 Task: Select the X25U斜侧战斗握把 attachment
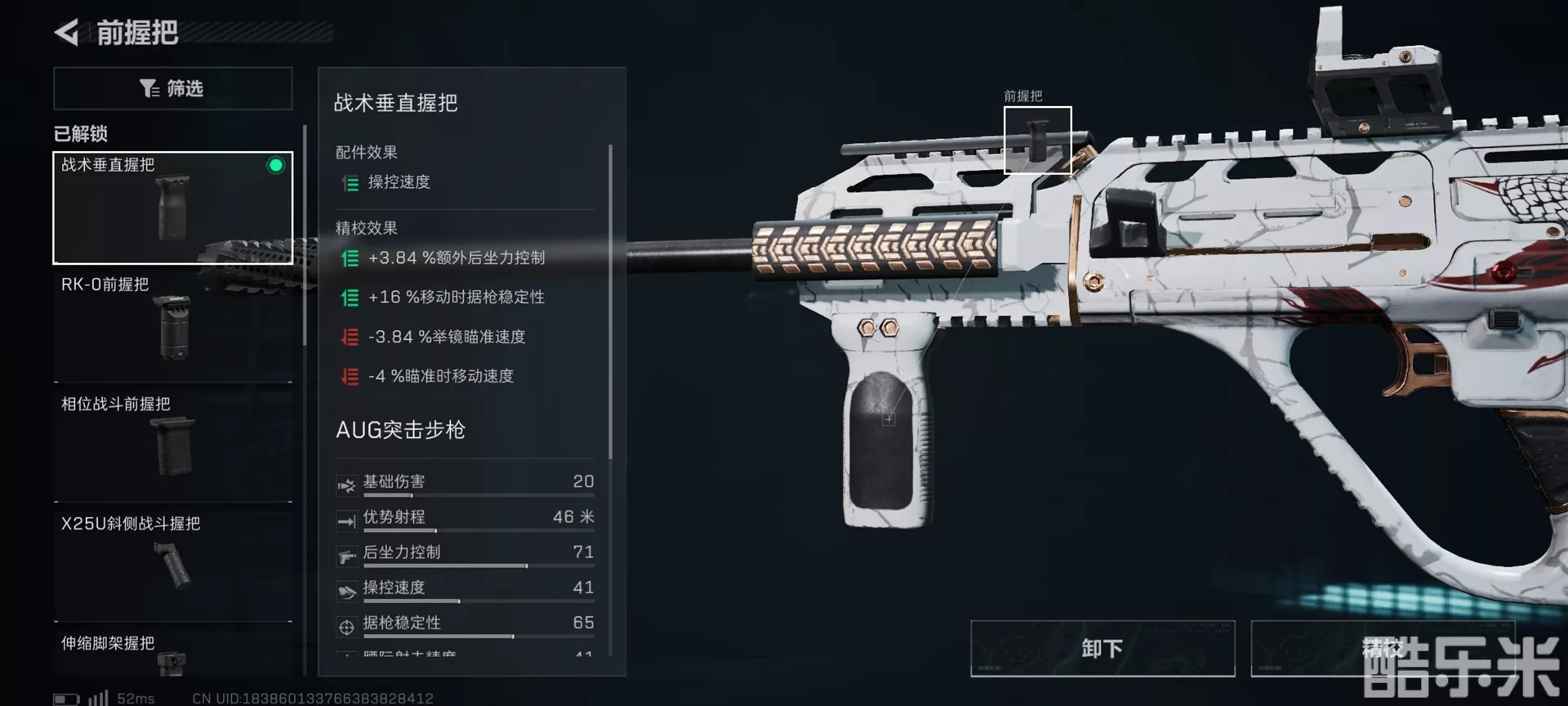click(x=173, y=565)
